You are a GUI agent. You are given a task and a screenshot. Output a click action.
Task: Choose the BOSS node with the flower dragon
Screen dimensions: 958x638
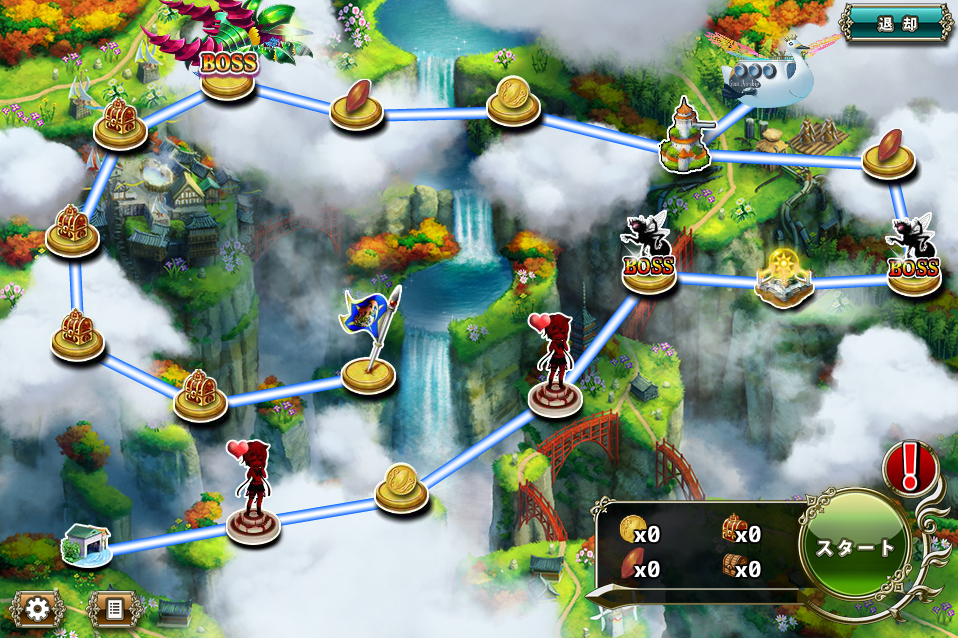(x=229, y=70)
